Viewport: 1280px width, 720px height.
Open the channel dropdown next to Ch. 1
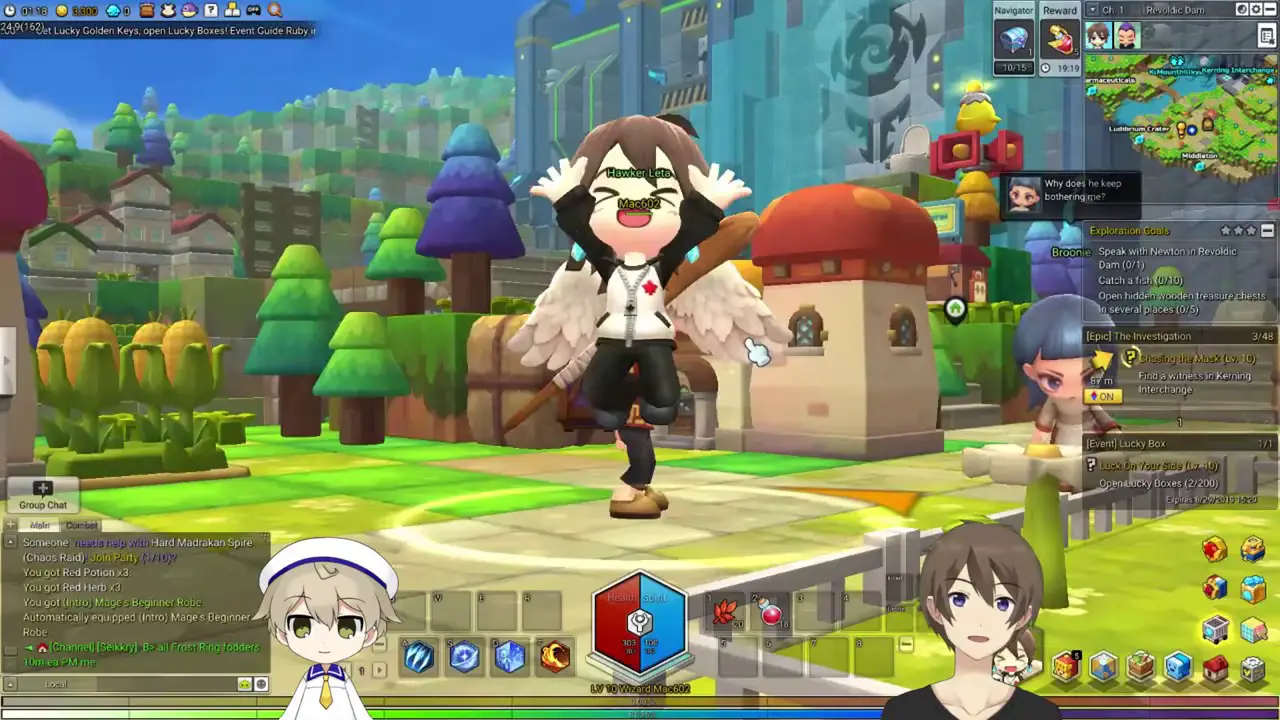(x=1092, y=10)
